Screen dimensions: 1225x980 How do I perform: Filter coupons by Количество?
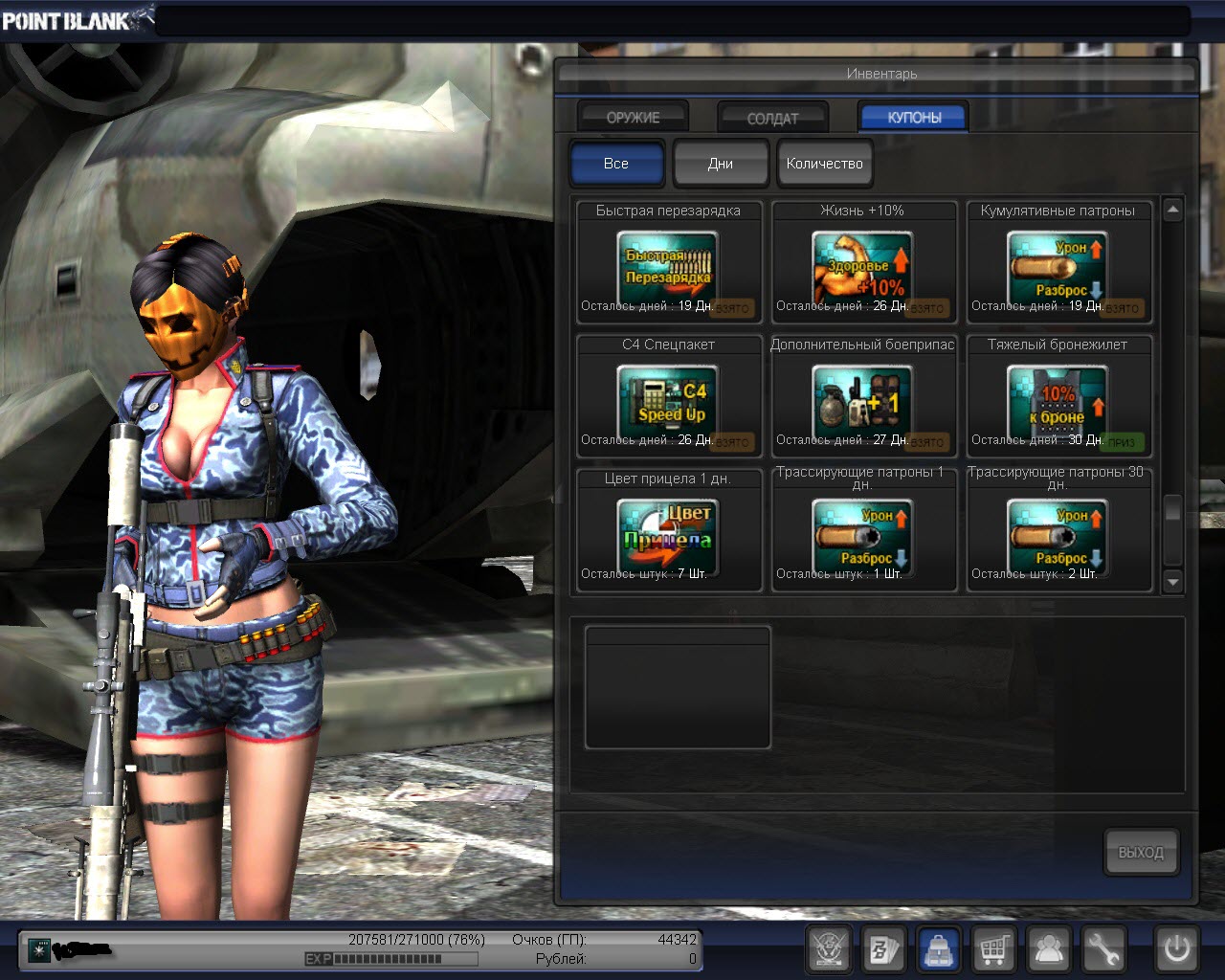[x=824, y=164]
